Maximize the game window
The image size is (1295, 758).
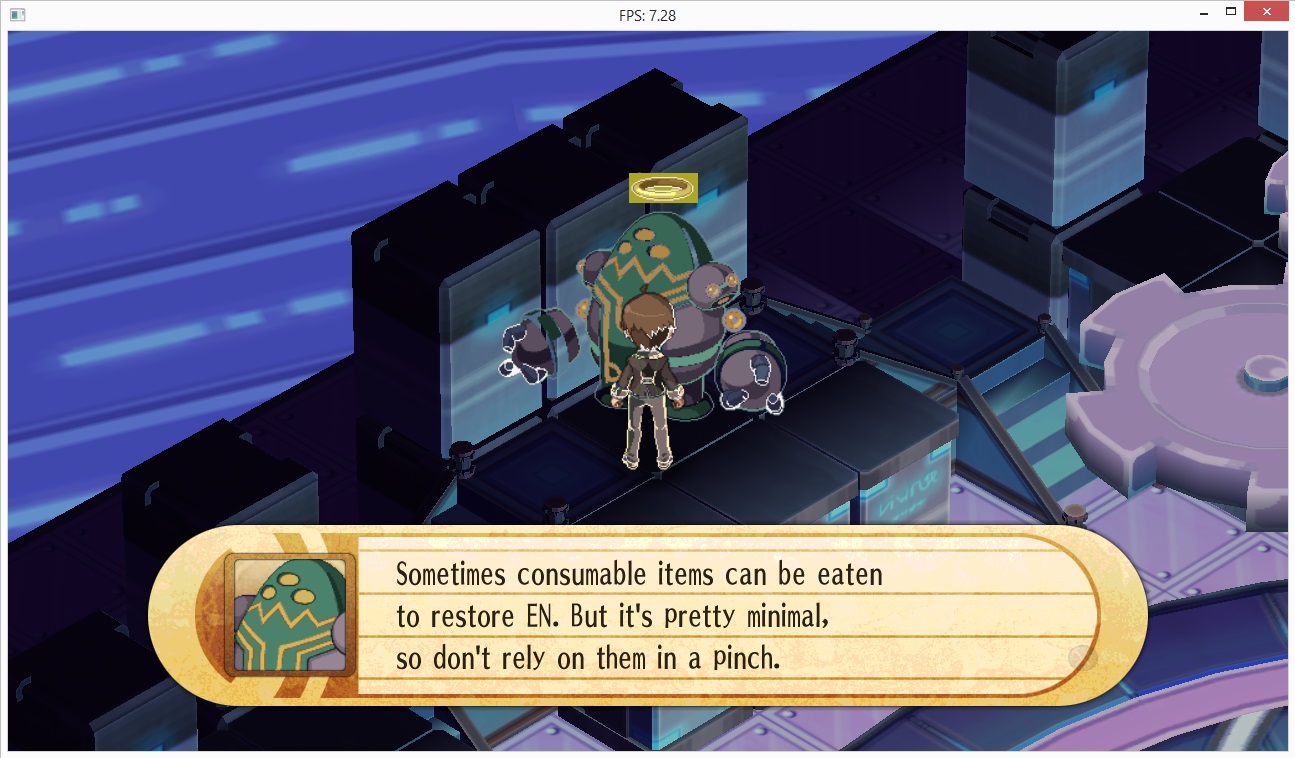1232,13
